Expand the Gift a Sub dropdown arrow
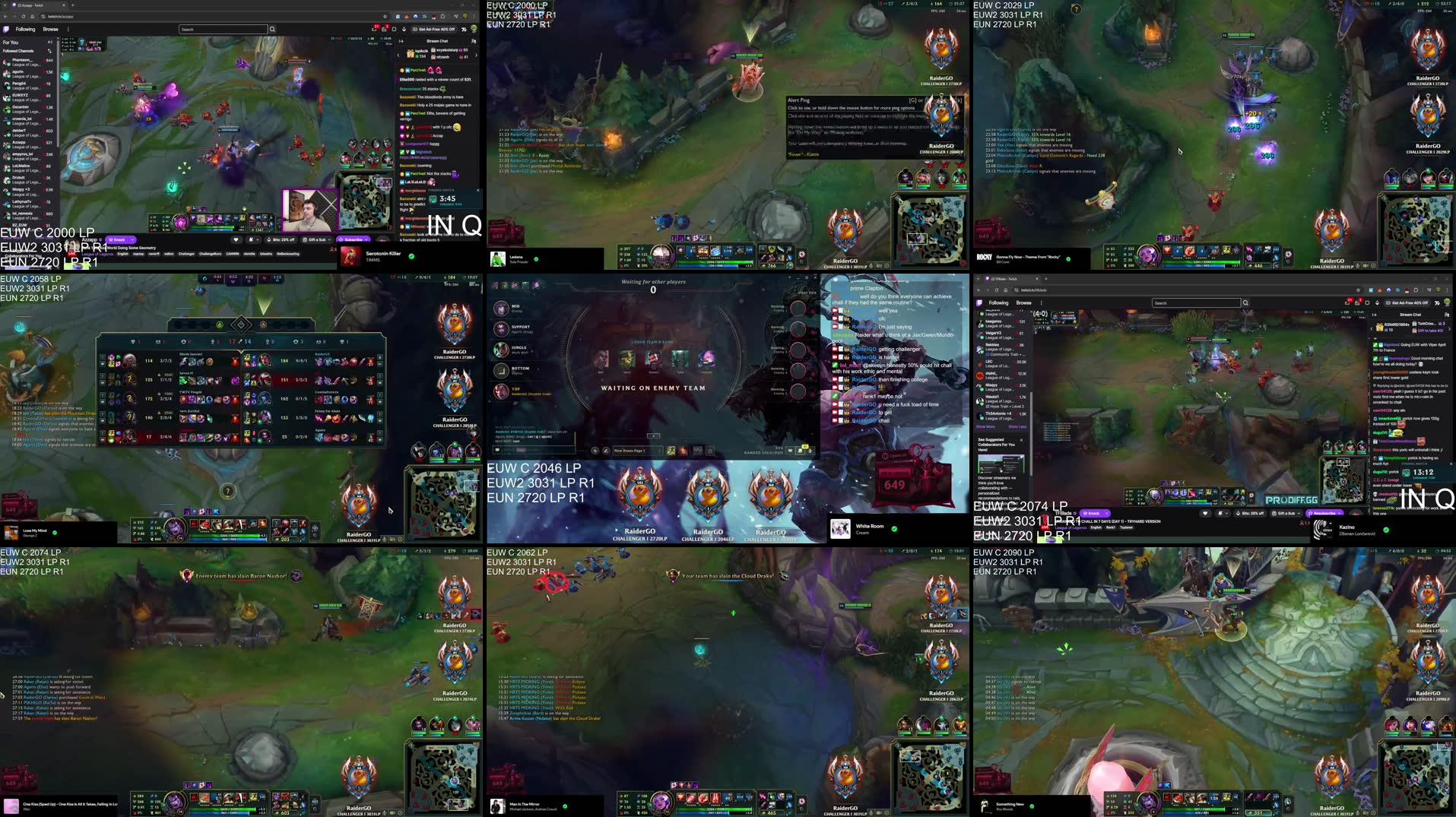The height and width of the screenshot is (817, 1456). point(329,239)
